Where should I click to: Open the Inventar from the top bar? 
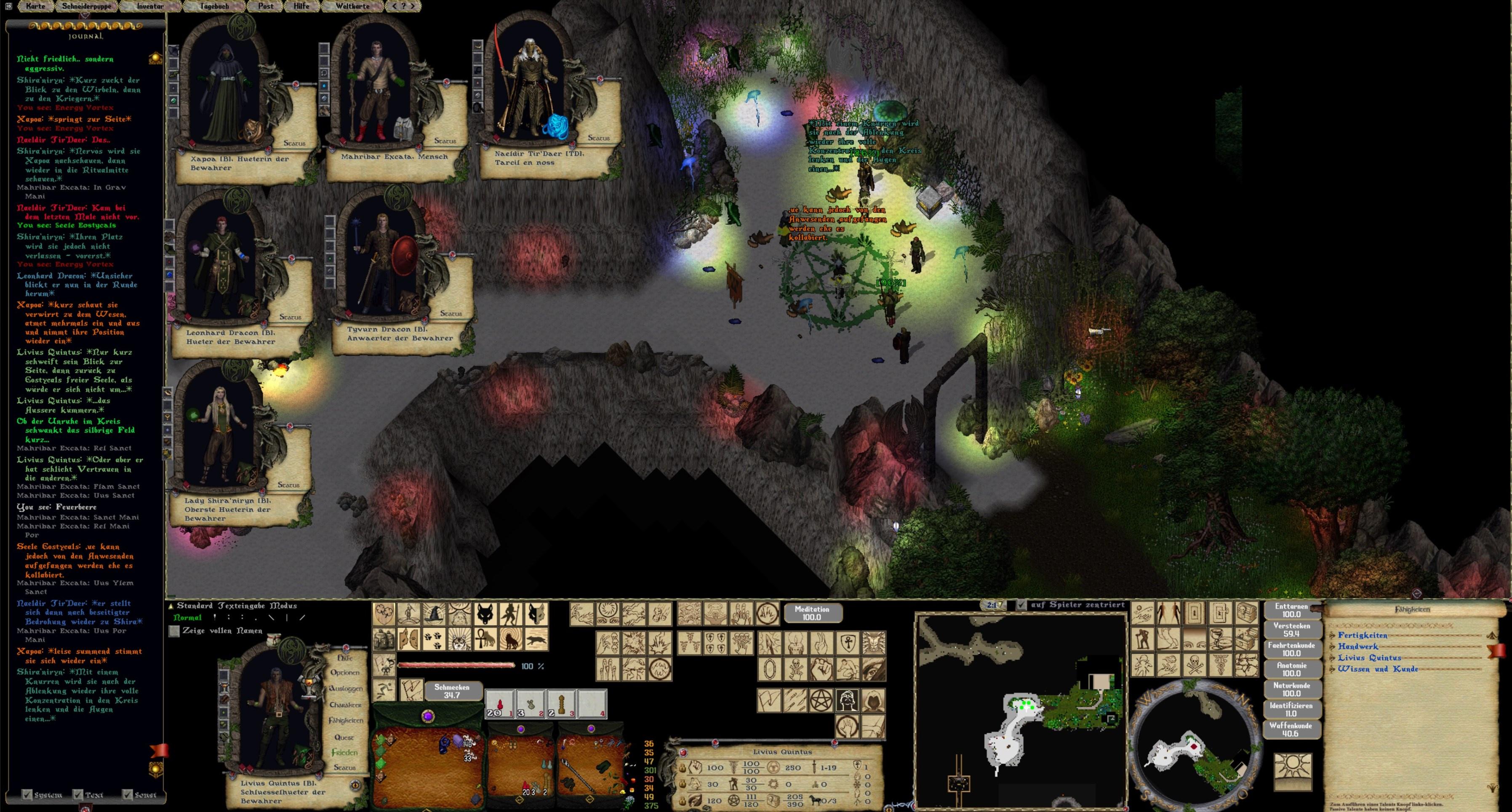tap(150, 6)
